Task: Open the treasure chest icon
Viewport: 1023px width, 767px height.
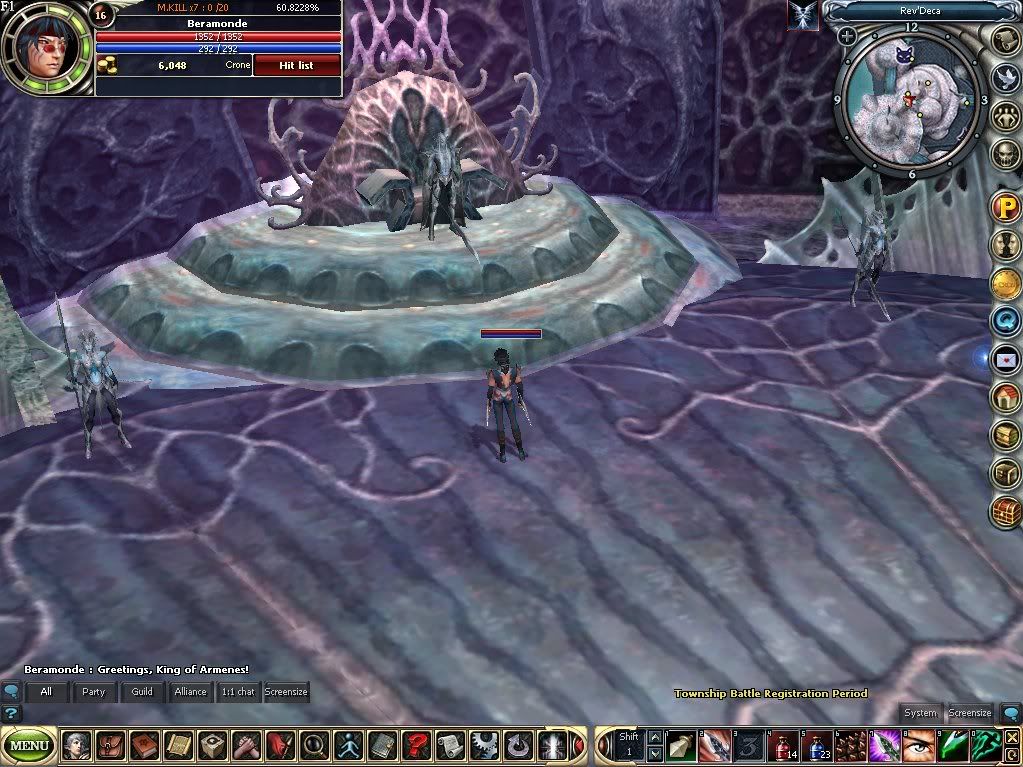Action: coord(1005,511)
